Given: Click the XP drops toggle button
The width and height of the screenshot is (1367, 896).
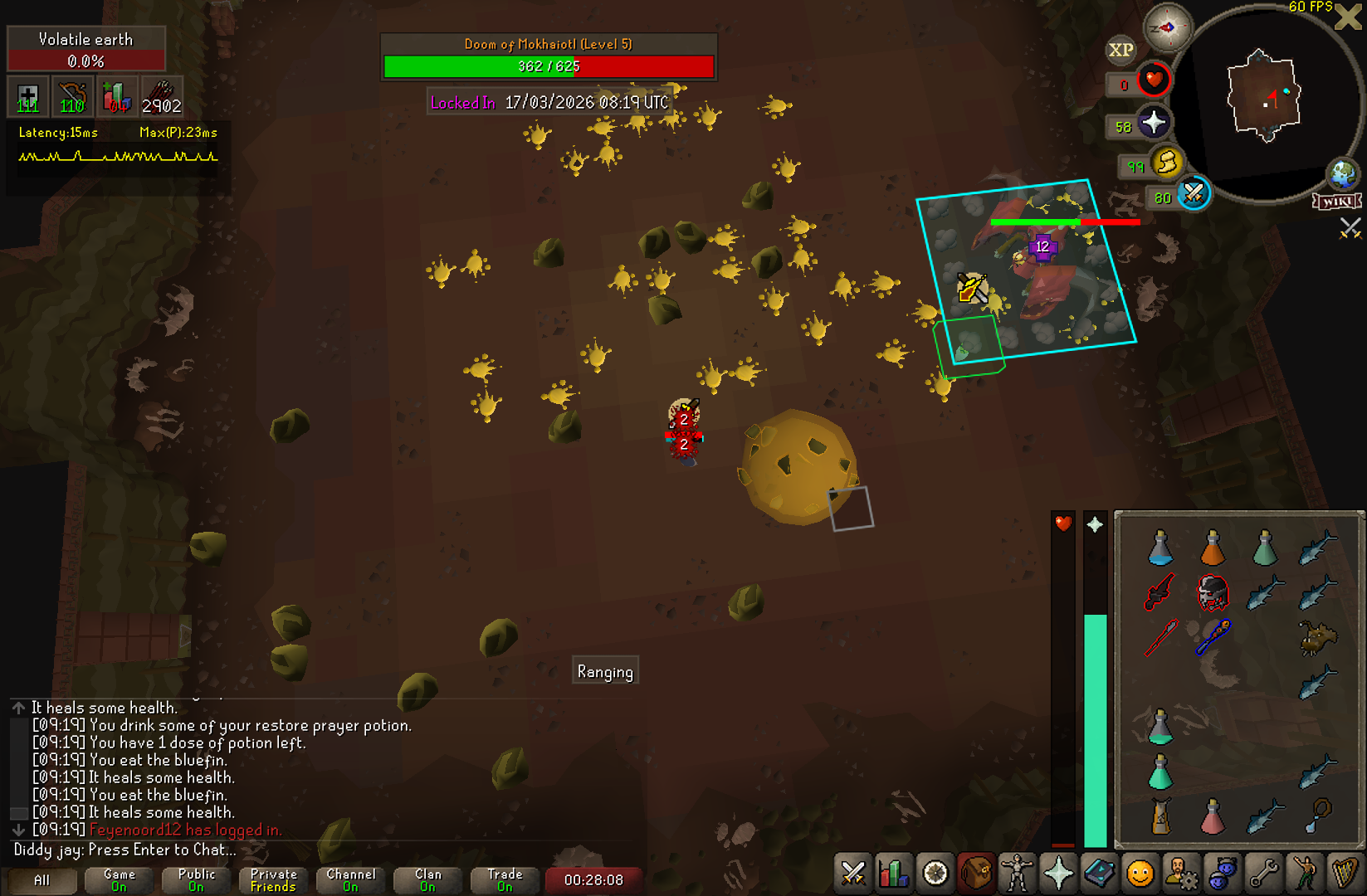Looking at the screenshot, I should (1120, 50).
